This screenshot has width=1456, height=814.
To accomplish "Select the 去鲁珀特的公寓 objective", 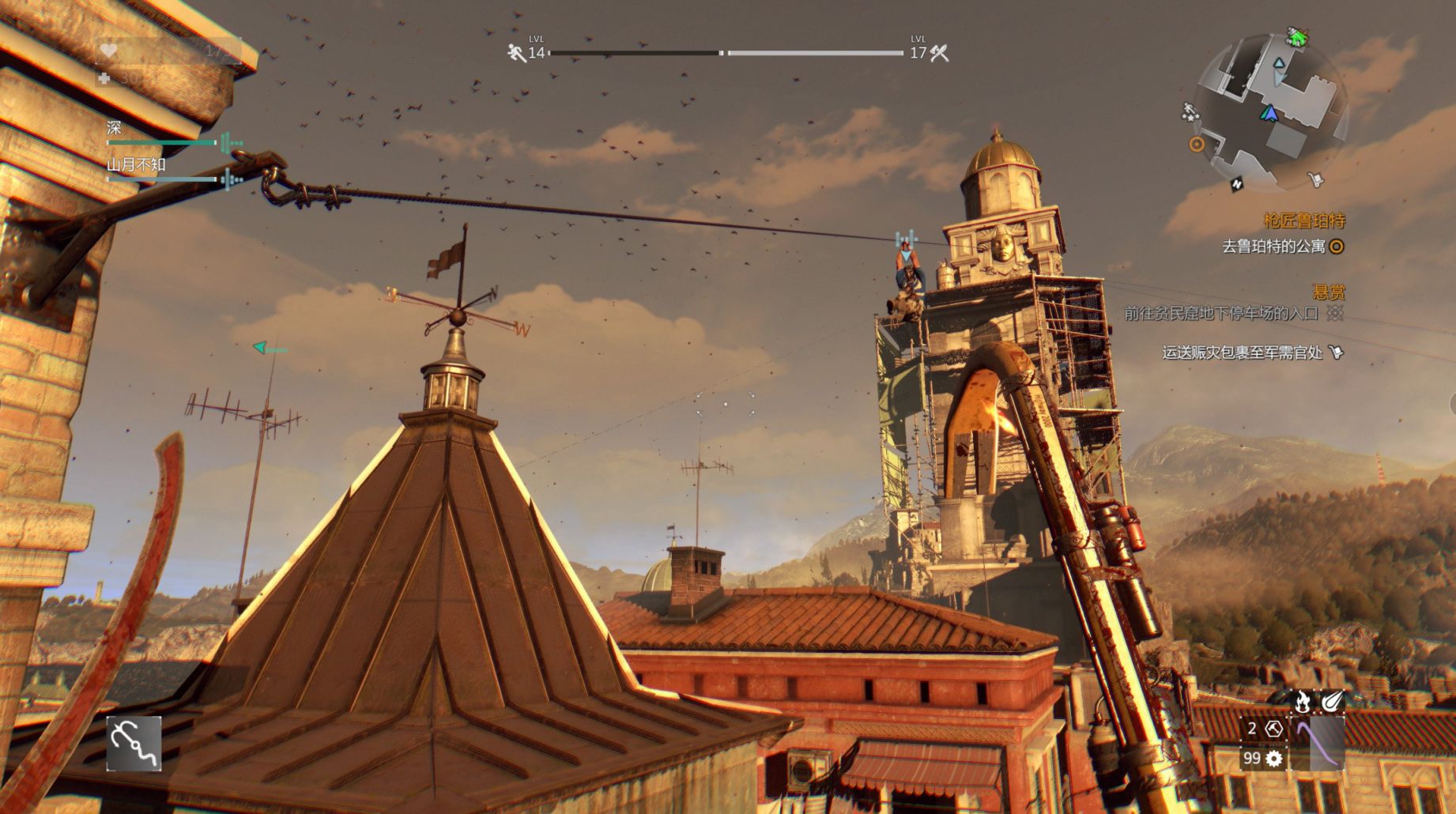I will (1273, 247).
